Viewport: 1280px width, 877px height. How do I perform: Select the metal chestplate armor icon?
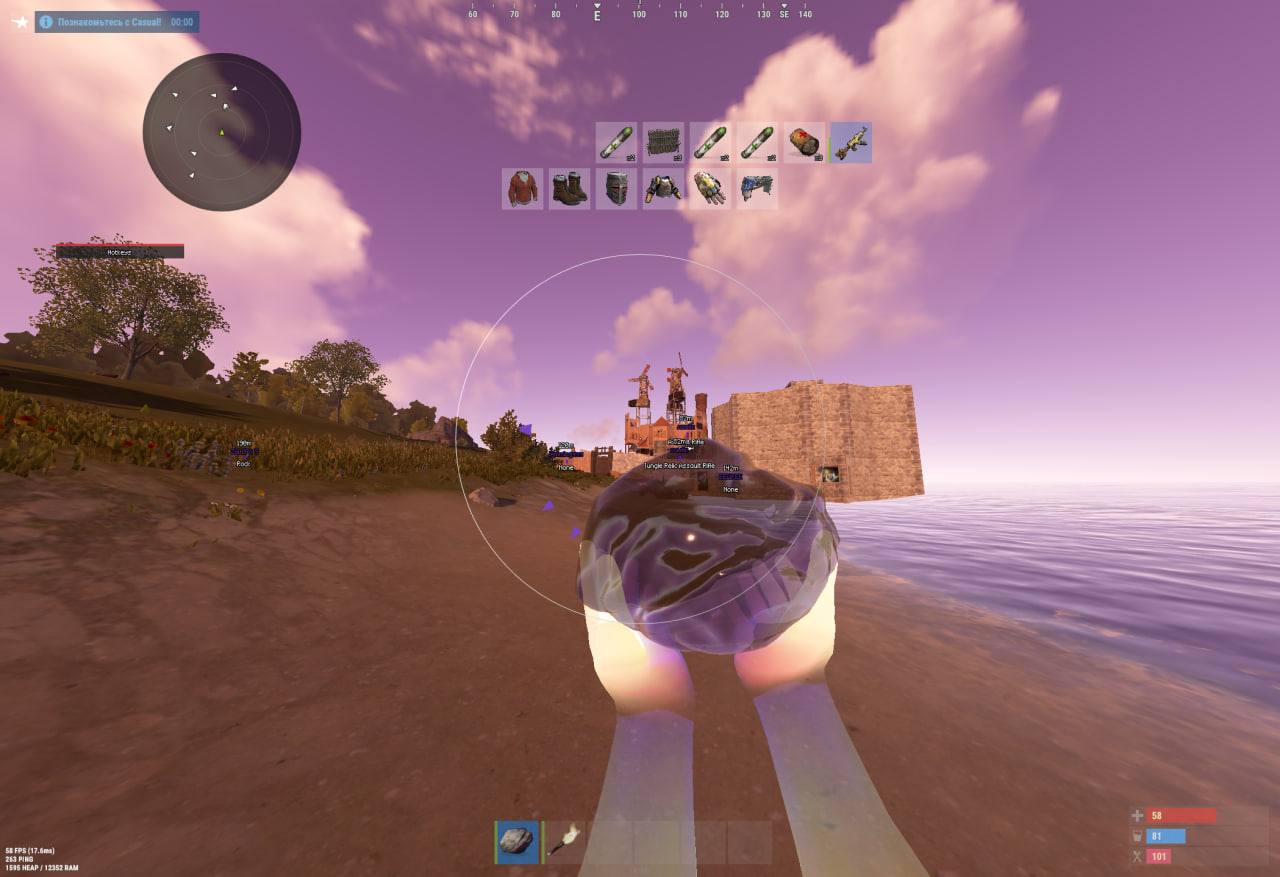(x=663, y=188)
